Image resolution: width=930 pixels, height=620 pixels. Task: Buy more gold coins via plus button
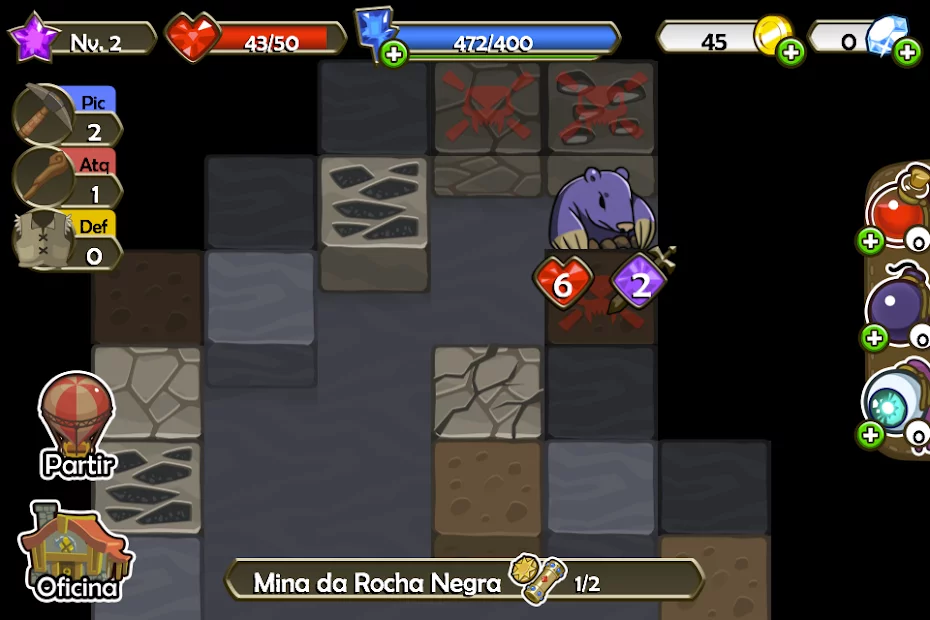pos(791,52)
